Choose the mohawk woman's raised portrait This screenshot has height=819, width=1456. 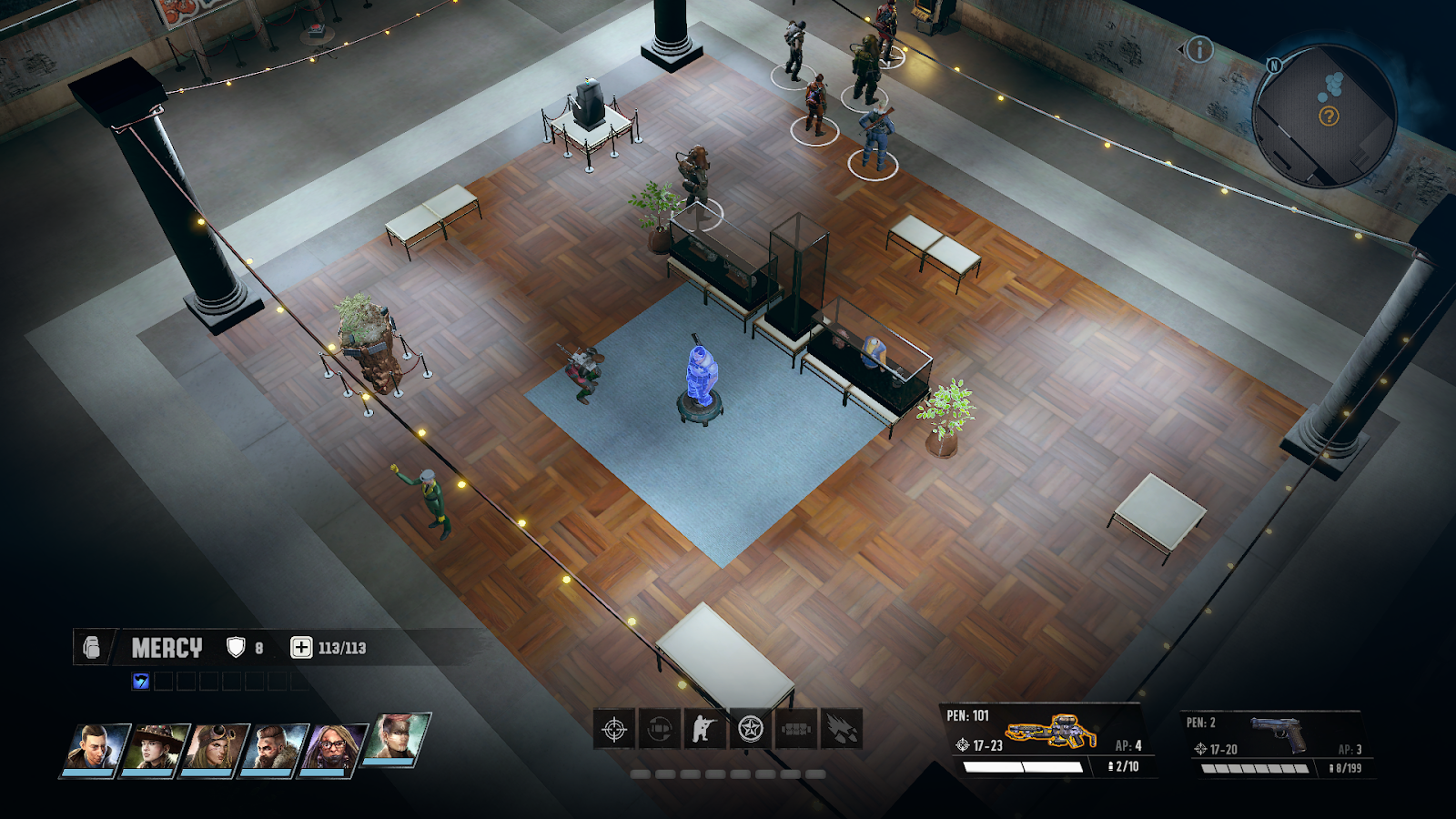[x=395, y=738]
